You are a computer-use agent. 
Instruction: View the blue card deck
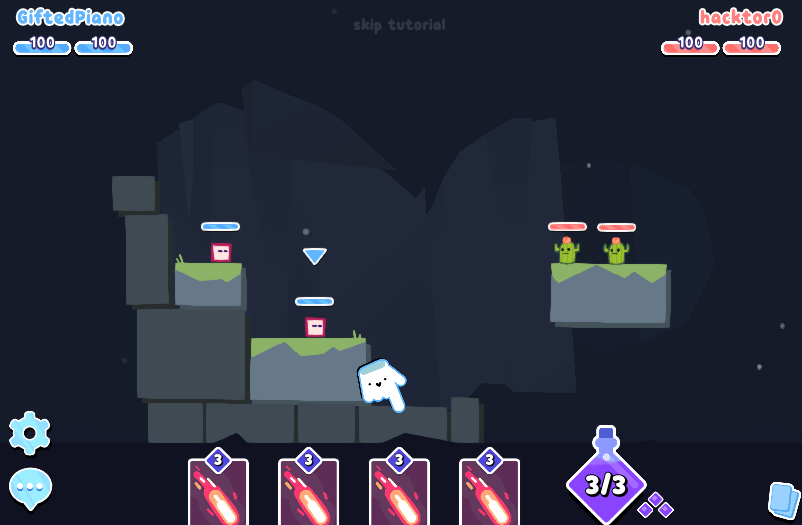pos(782,498)
